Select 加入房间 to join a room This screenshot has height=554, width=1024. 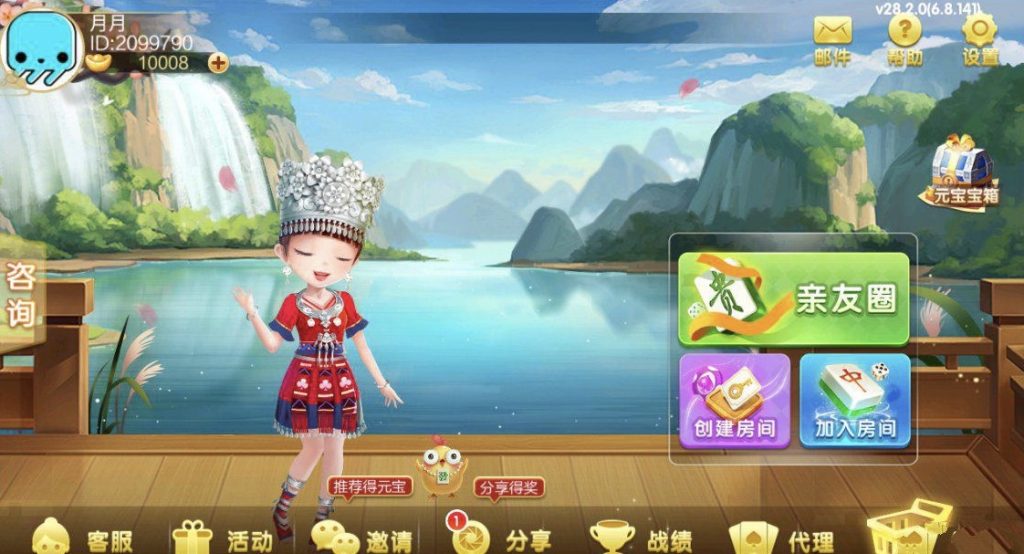[x=854, y=400]
